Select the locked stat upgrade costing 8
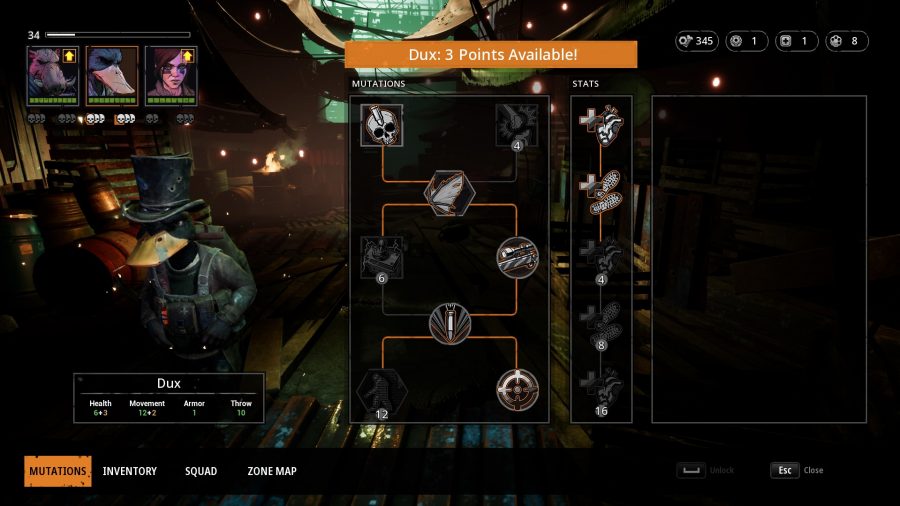This screenshot has width=900, height=506. click(x=601, y=322)
